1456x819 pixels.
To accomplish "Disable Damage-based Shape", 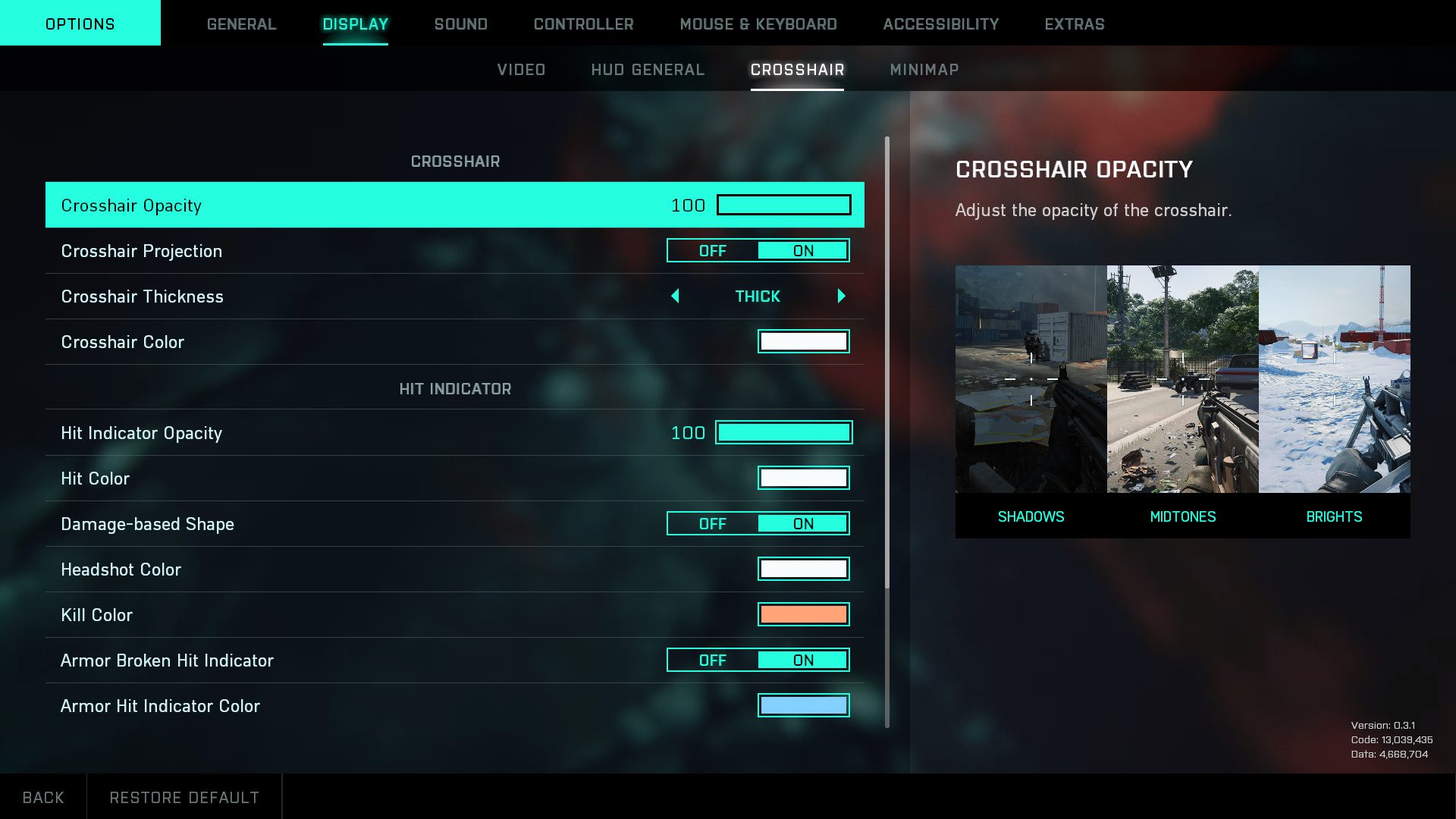I will (712, 523).
